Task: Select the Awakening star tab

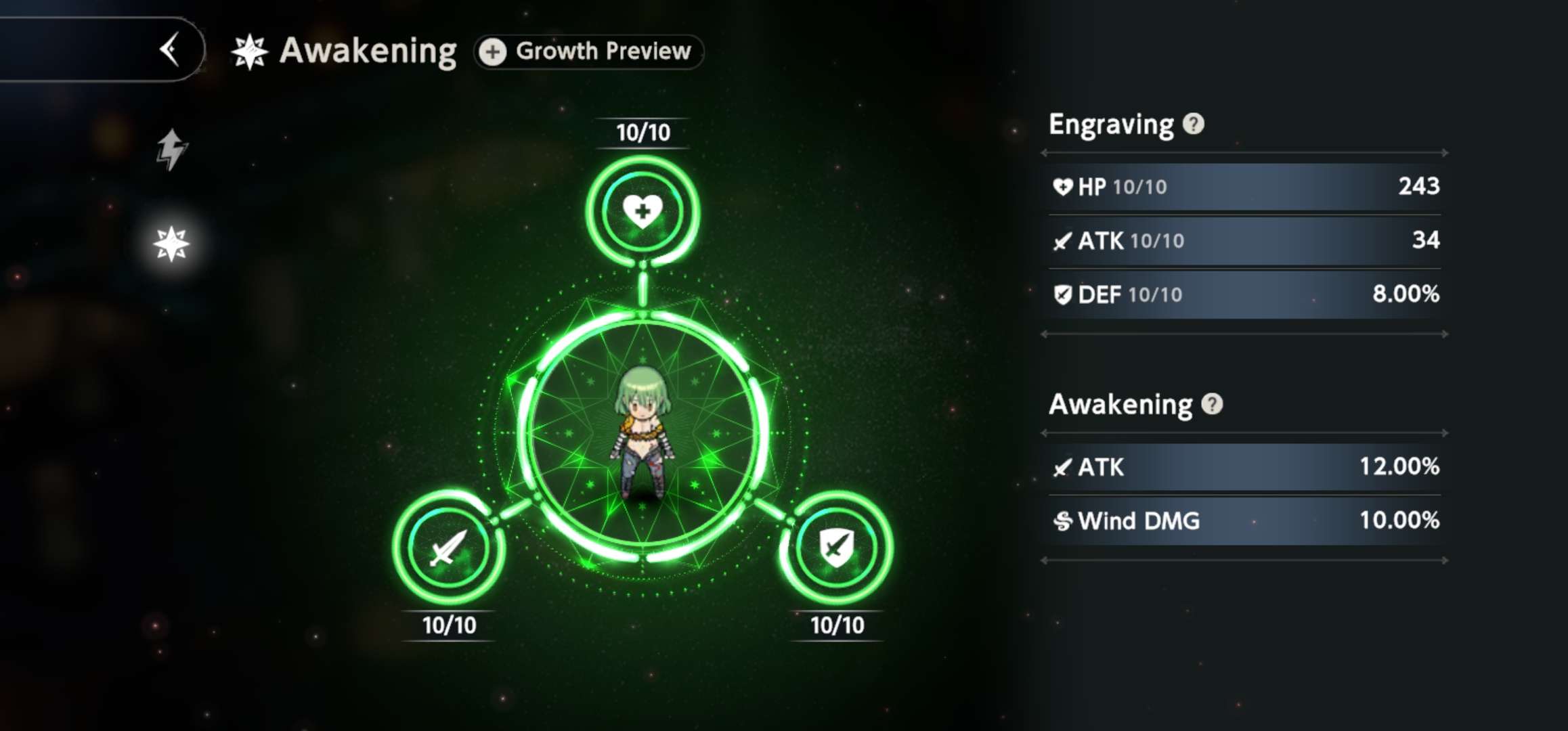Action: pos(171,244)
